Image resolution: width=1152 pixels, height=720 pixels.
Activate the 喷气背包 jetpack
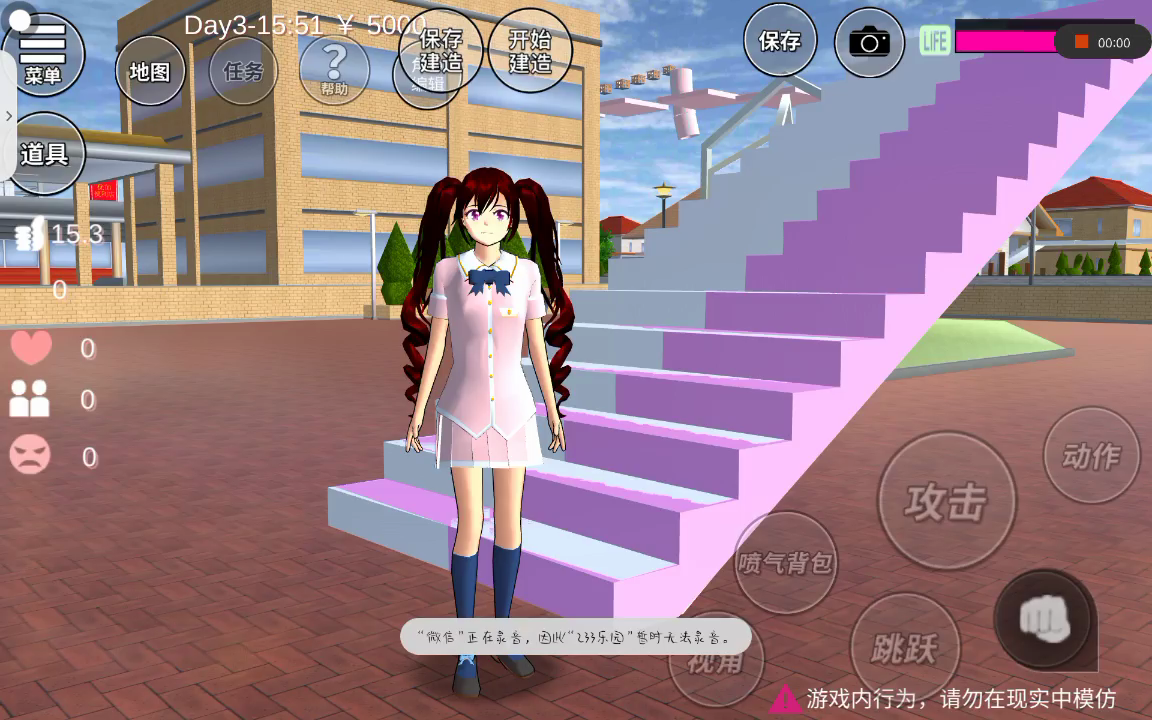(x=785, y=562)
